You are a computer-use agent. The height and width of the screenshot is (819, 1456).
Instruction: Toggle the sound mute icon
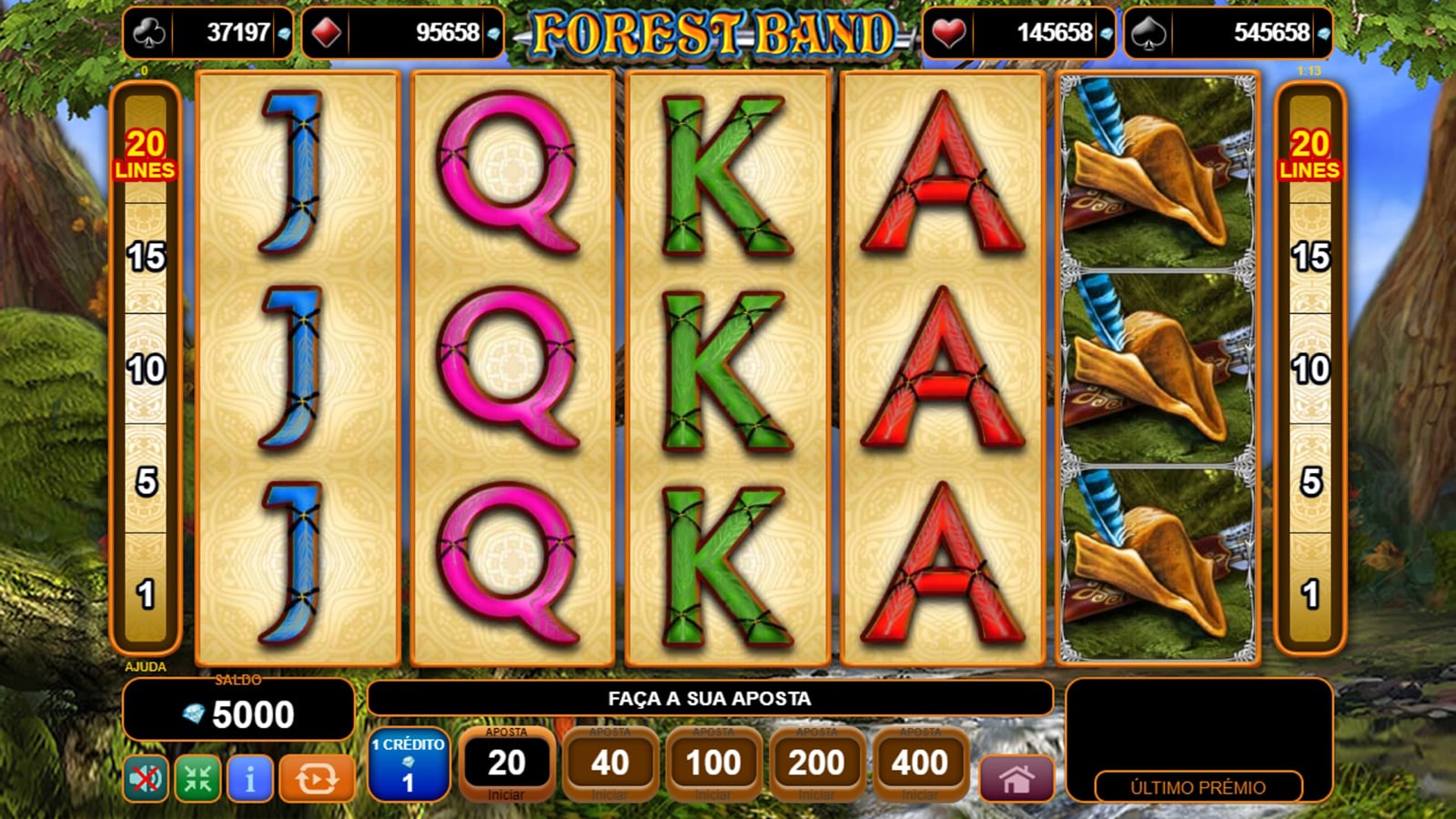pyautogui.click(x=146, y=779)
